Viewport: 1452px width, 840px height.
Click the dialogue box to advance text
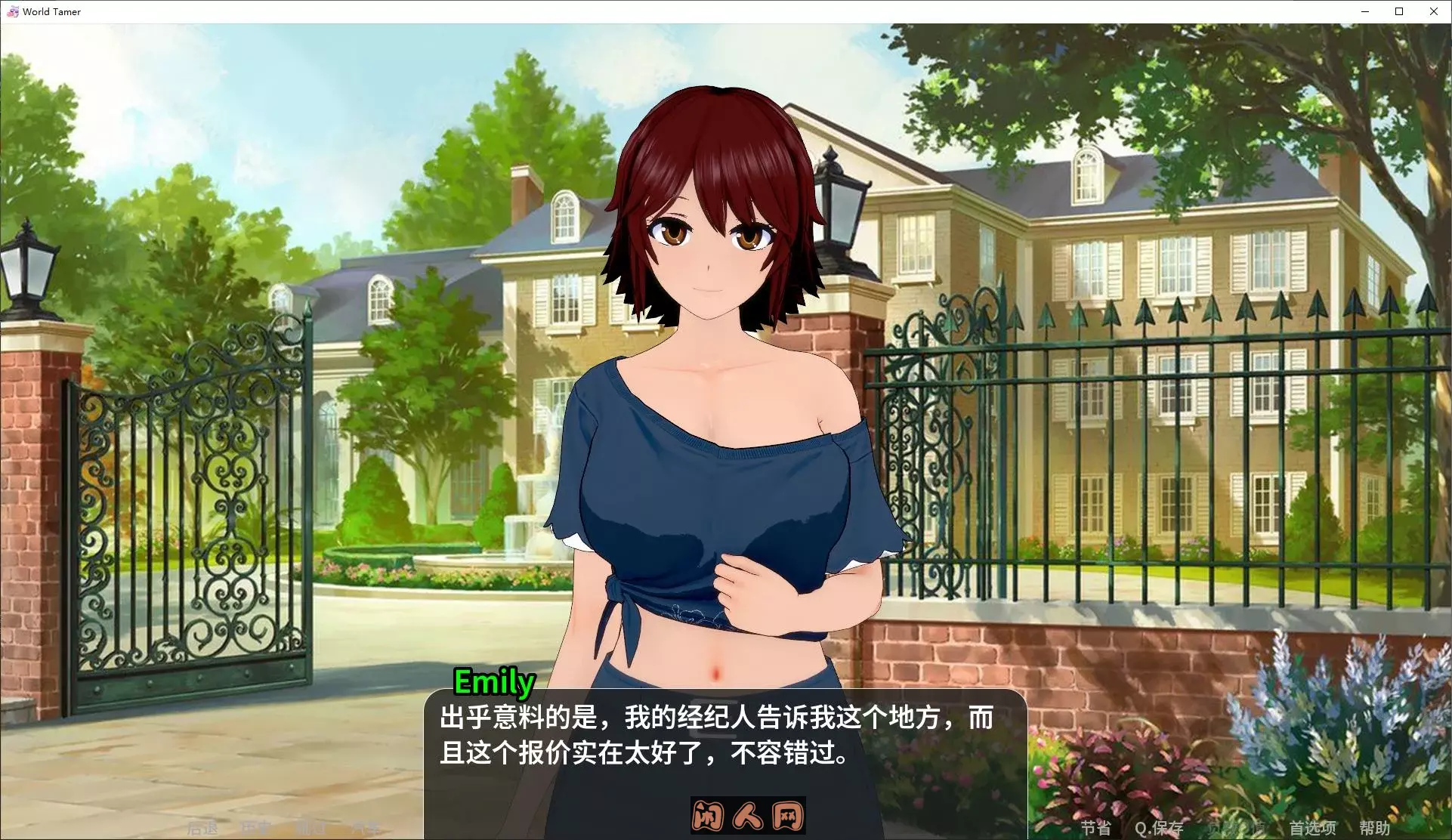725,740
